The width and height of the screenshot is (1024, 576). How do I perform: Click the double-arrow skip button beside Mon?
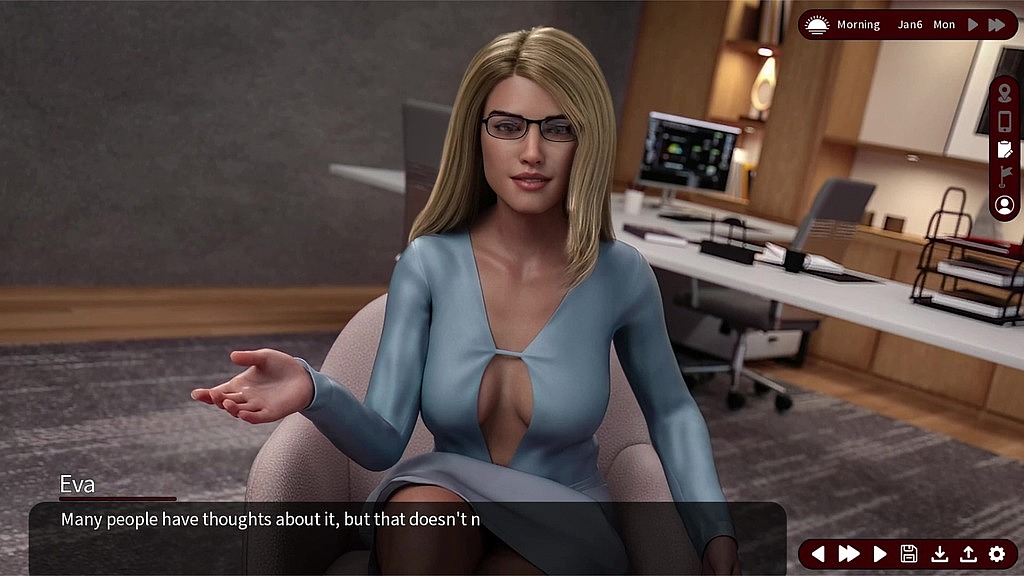pos(997,25)
